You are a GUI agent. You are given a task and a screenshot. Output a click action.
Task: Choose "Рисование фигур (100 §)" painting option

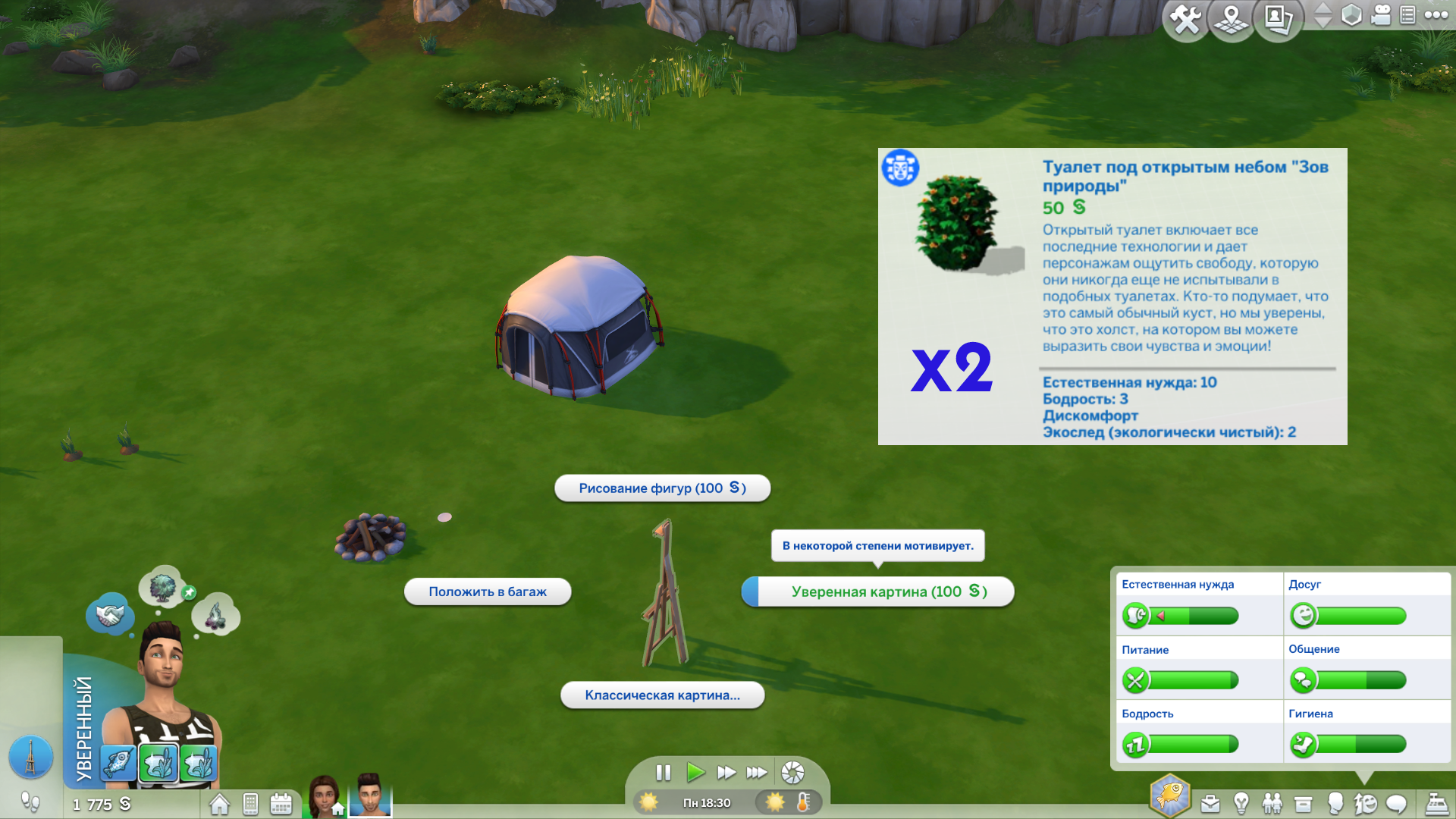click(x=662, y=488)
